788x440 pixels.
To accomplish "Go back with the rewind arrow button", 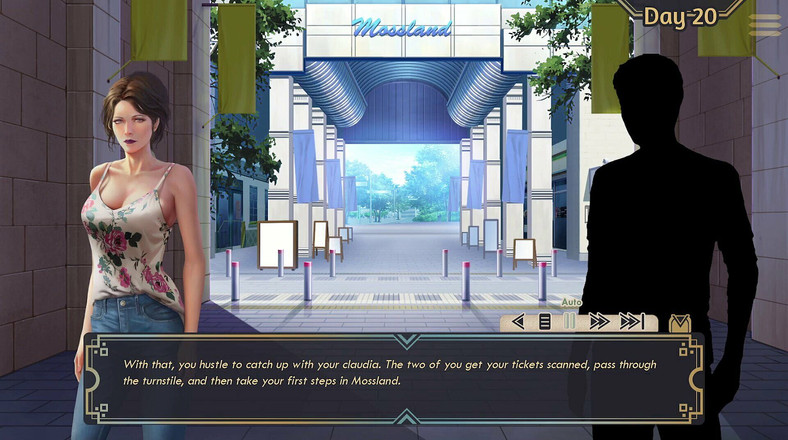I will tap(518, 322).
